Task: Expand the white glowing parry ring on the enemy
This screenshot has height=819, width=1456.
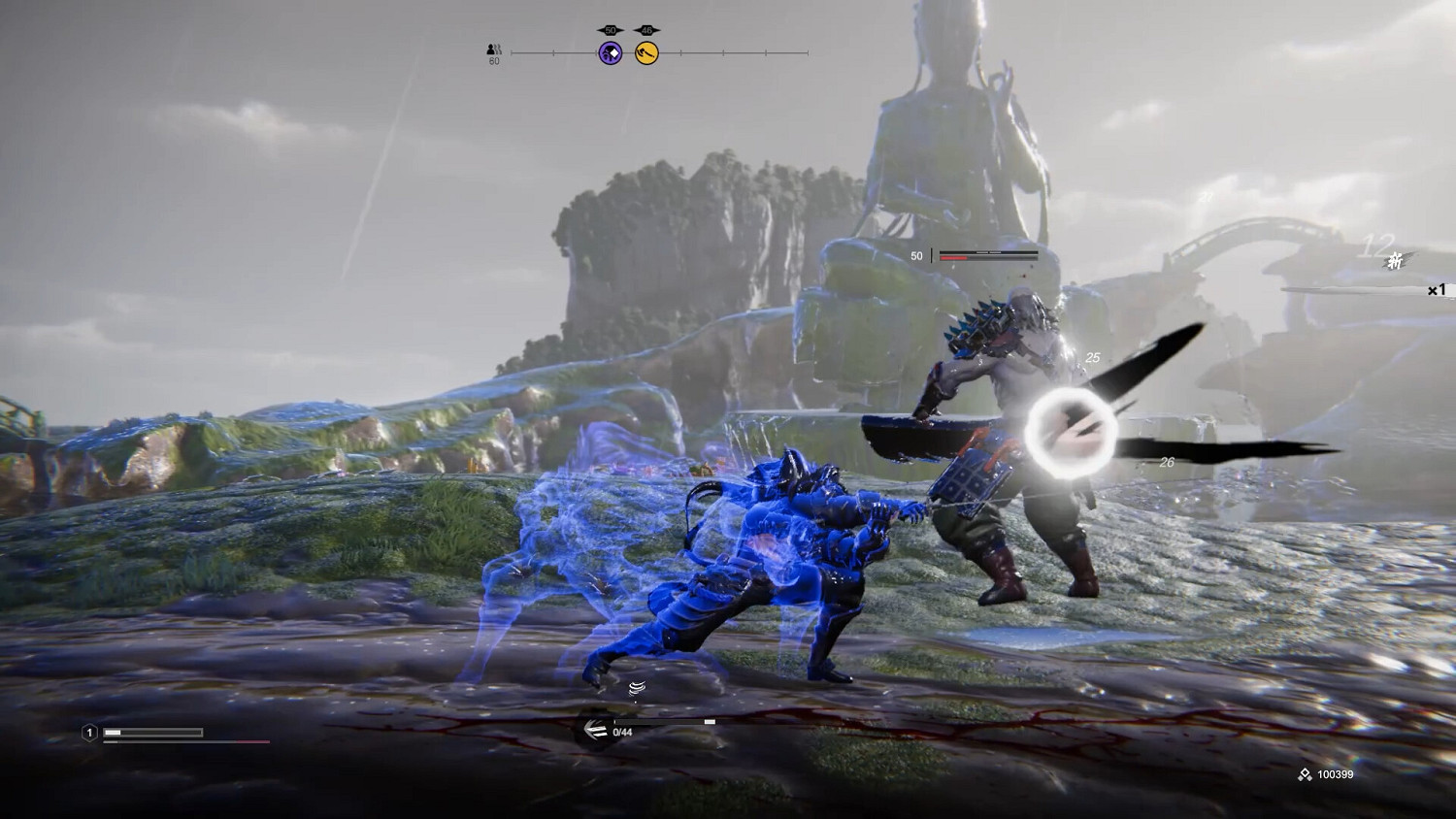Action: [x=1070, y=431]
